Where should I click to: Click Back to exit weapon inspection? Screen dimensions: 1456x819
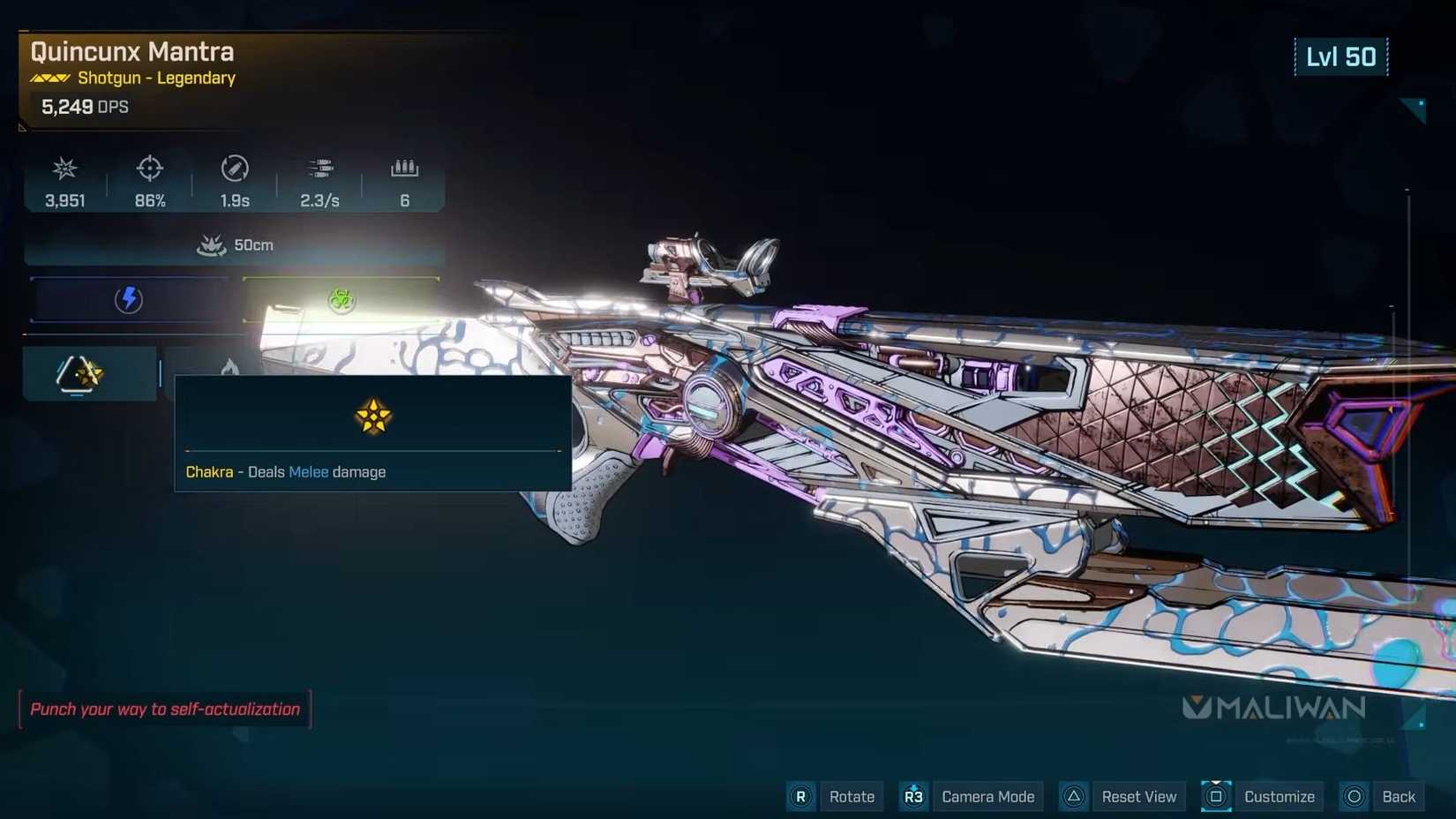pyautogui.click(x=1397, y=796)
